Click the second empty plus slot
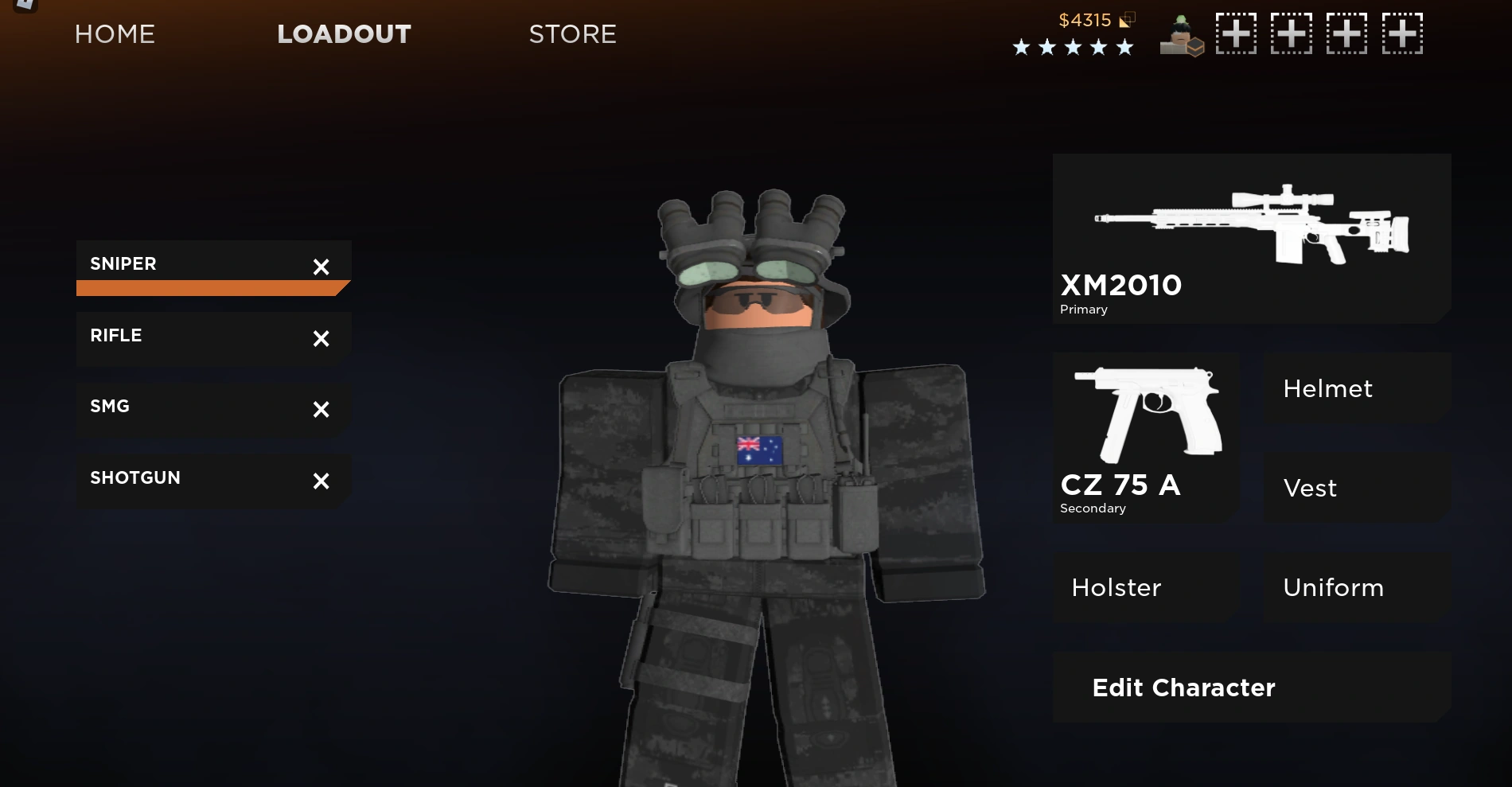 click(x=1292, y=33)
